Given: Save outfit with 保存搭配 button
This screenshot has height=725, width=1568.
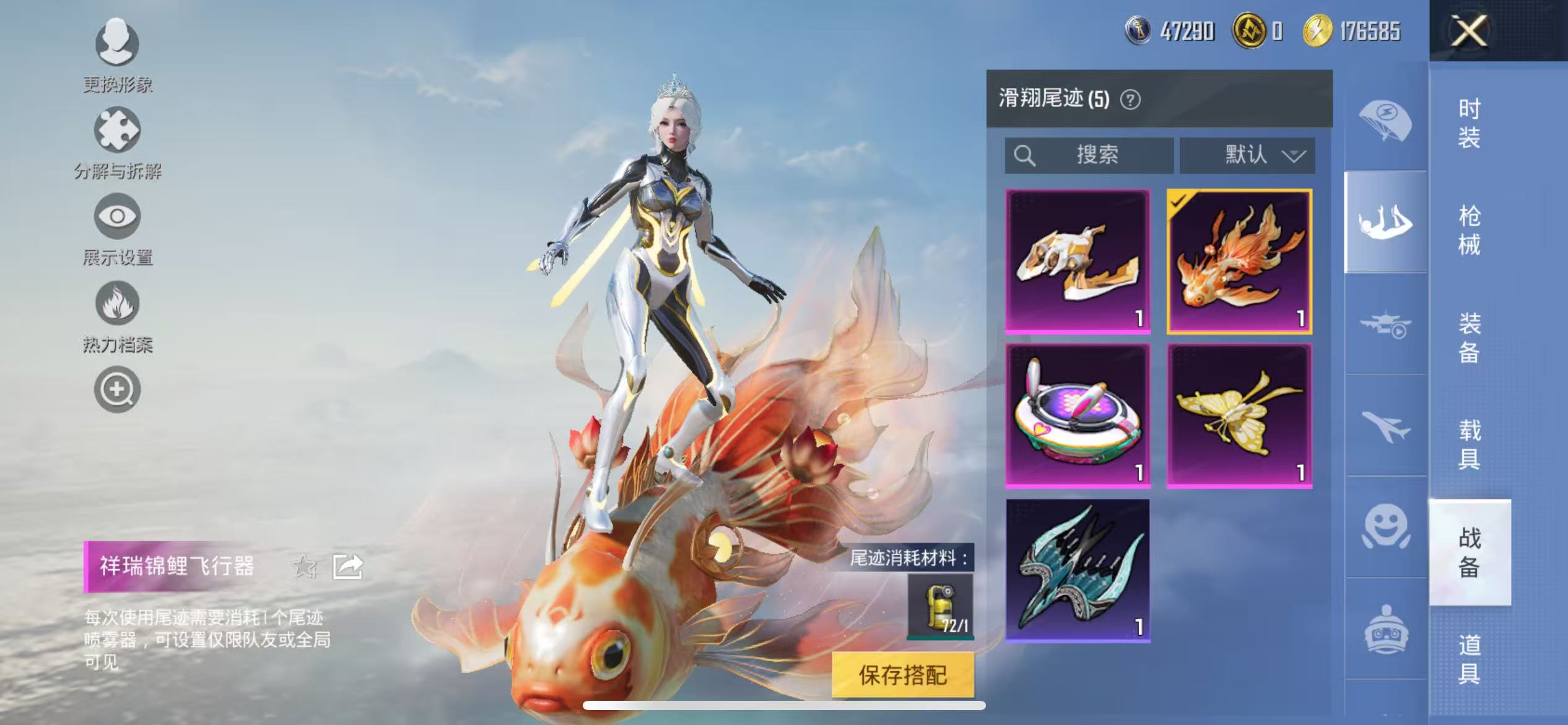Looking at the screenshot, I should tap(902, 675).
